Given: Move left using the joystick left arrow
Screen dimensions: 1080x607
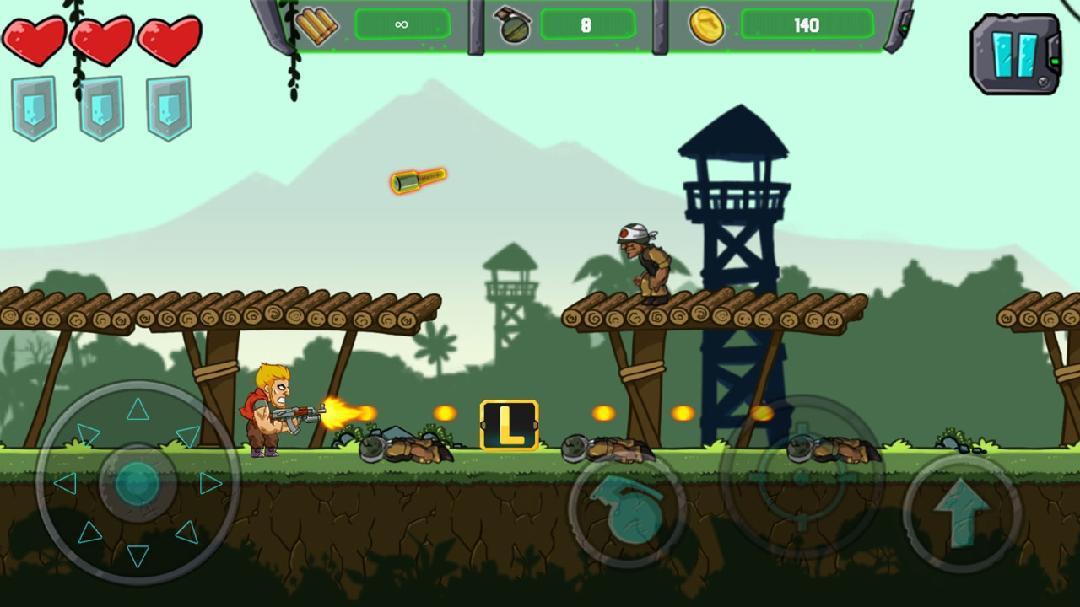Looking at the screenshot, I should (64, 483).
